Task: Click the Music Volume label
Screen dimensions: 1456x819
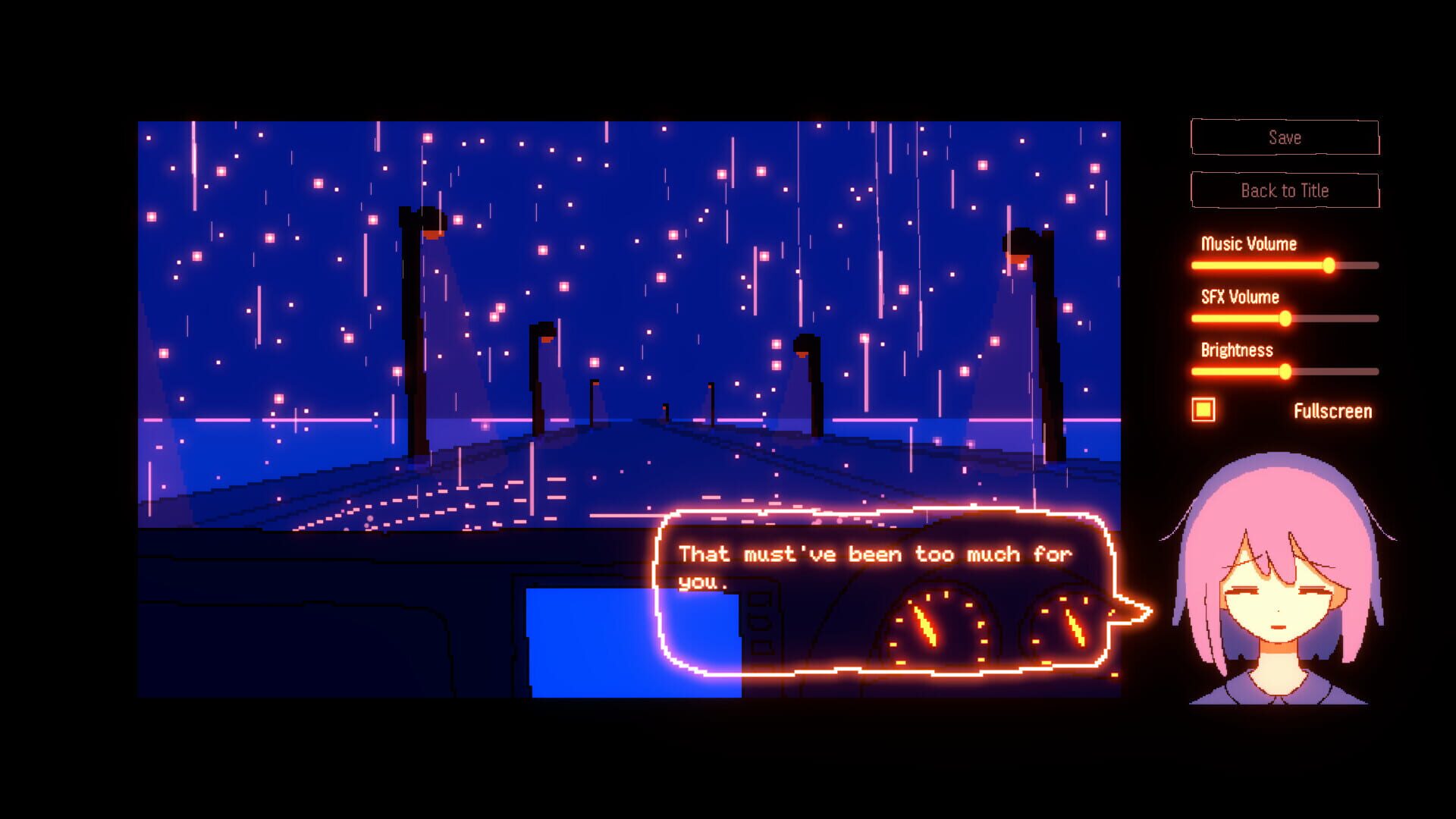Action: pyautogui.click(x=1250, y=244)
